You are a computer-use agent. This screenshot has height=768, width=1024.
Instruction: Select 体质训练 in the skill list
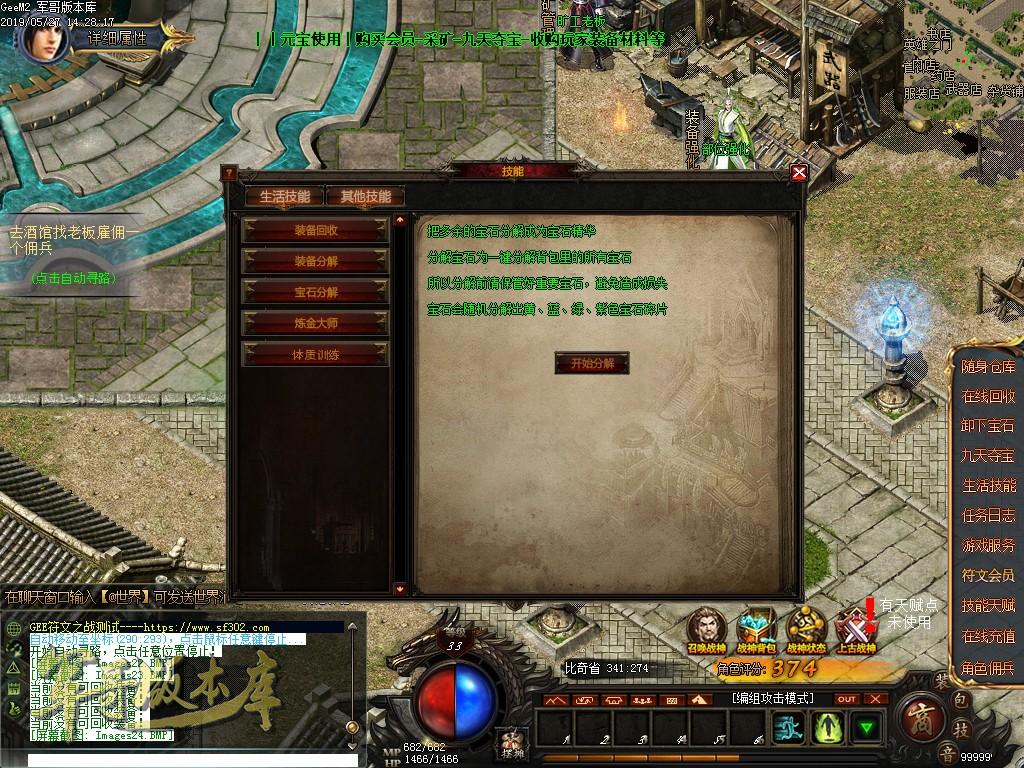[x=316, y=354]
